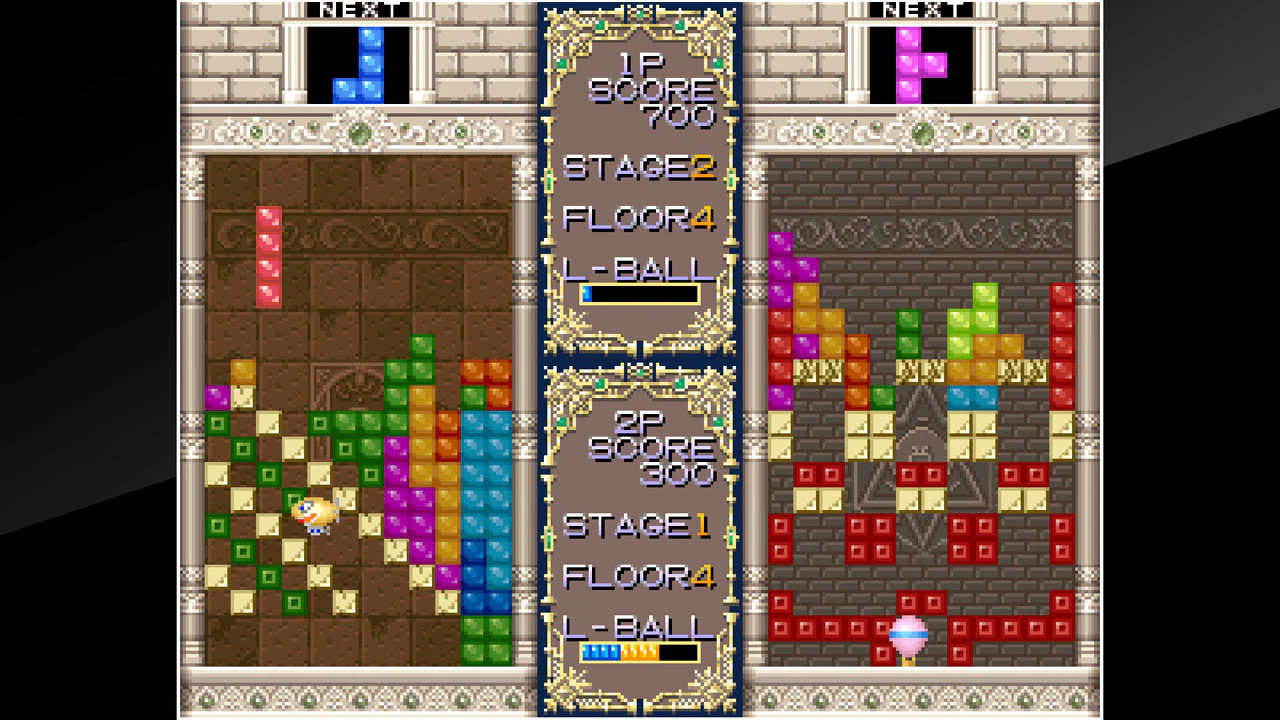Viewport: 1280px width, 720px height.
Task: Click the green gem decoration atop the center panel
Action: coord(640,14)
